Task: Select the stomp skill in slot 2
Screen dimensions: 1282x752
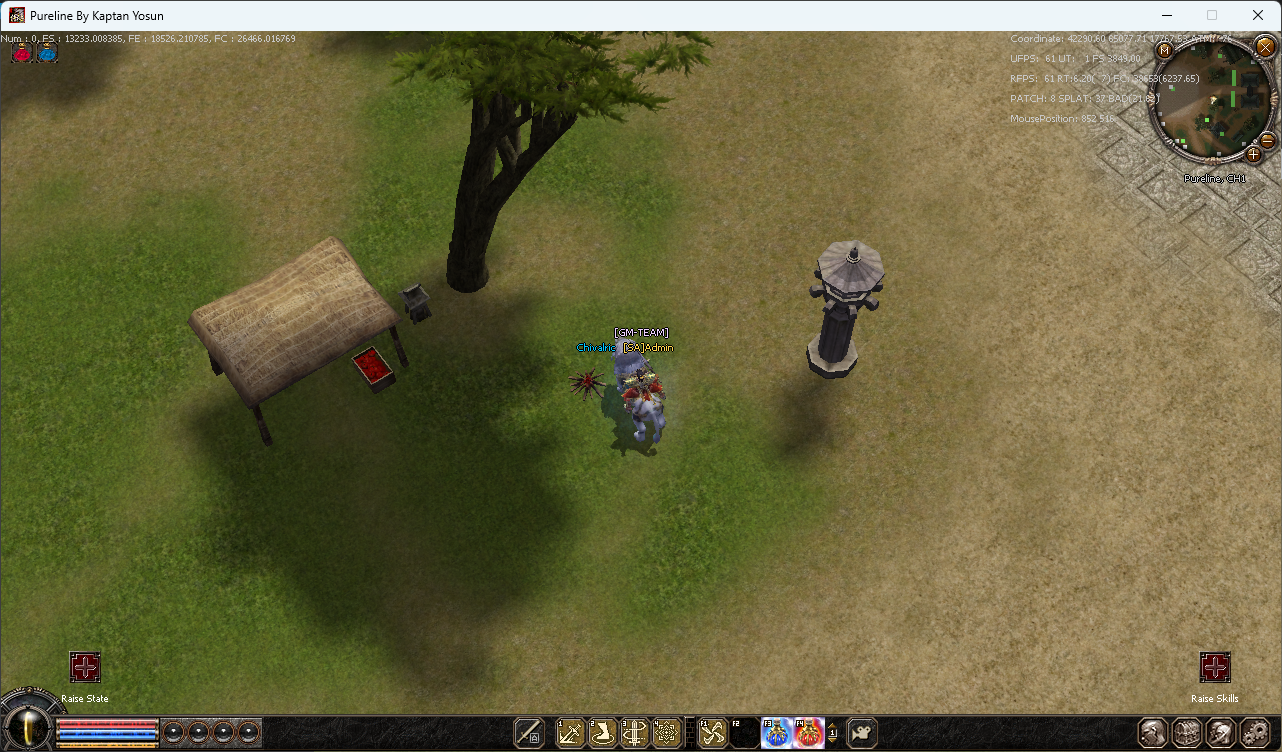Action: tap(601, 732)
